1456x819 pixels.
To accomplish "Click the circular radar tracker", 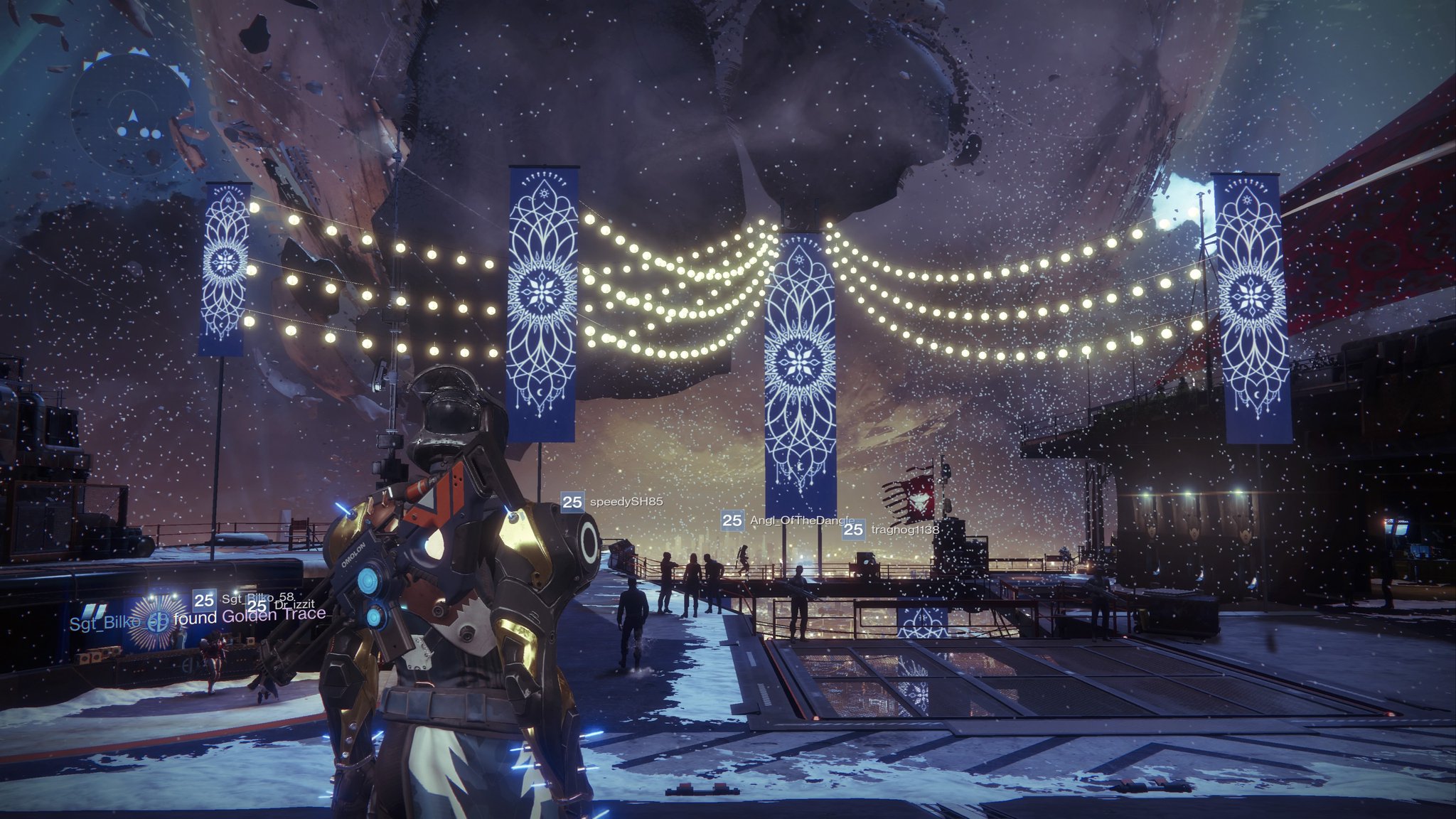I will [x=132, y=115].
